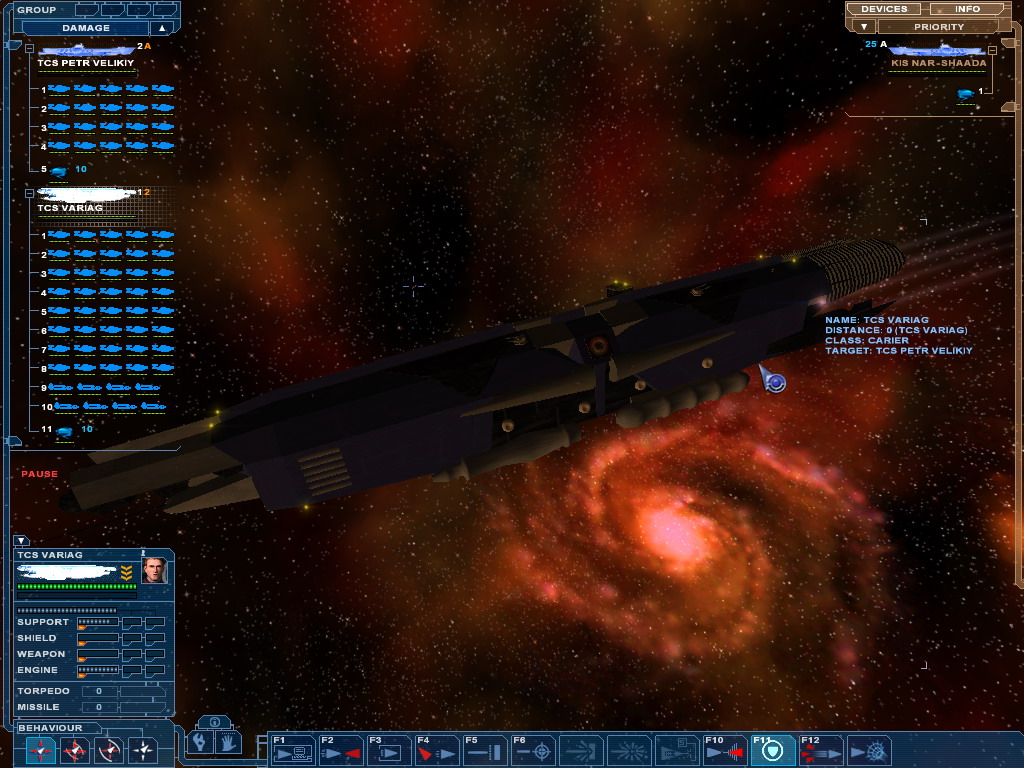
Task: Activate the F12 command button
Action: coord(821,750)
